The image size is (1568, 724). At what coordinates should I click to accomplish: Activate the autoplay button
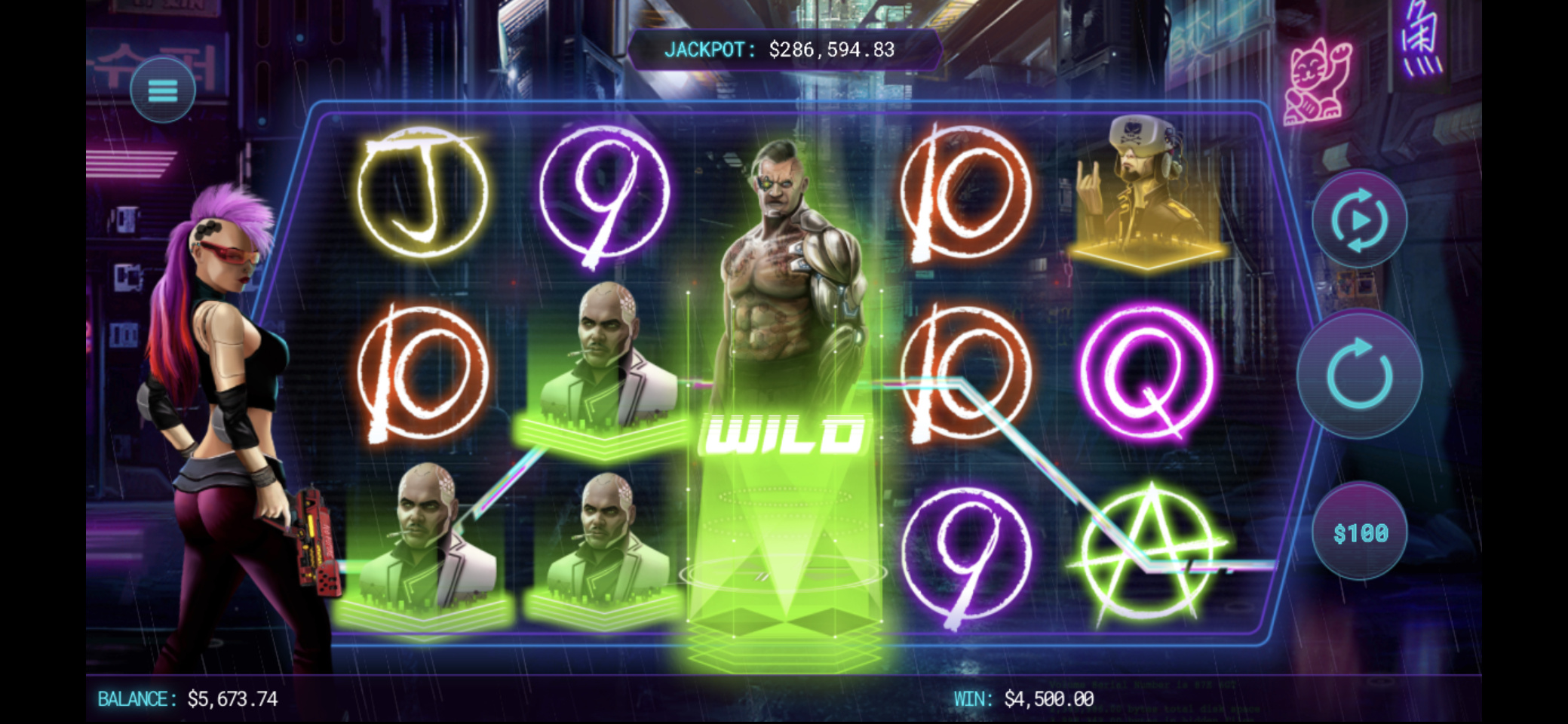click(x=1359, y=220)
